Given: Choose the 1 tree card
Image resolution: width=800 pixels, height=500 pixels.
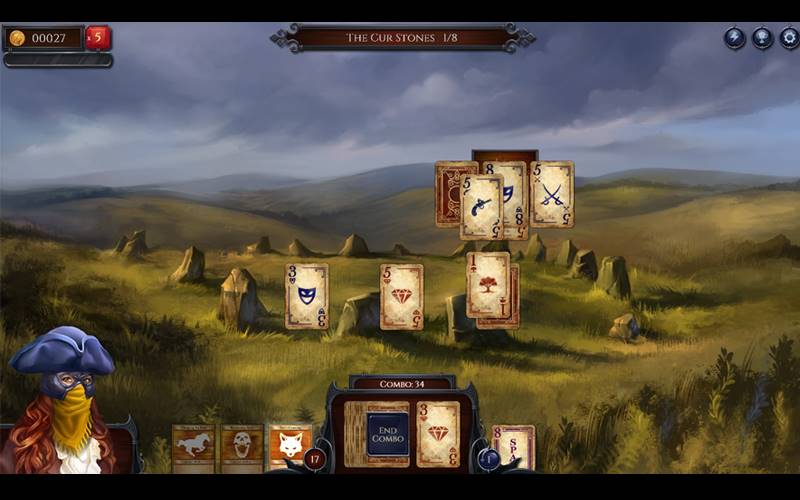Looking at the screenshot, I should tap(488, 284).
